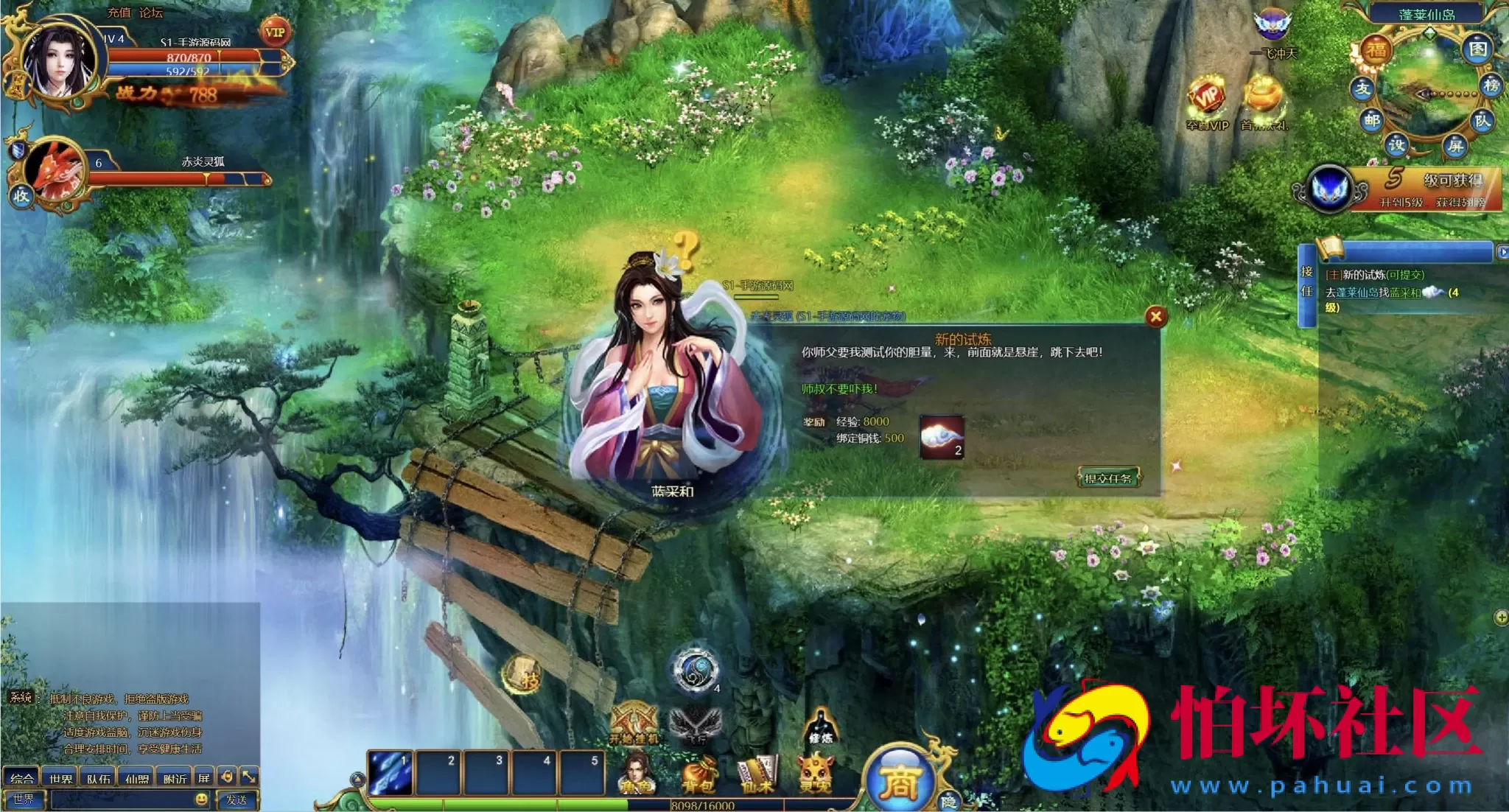
Task: Click the round VIP badge by the portrait
Action: tap(275, 32)
